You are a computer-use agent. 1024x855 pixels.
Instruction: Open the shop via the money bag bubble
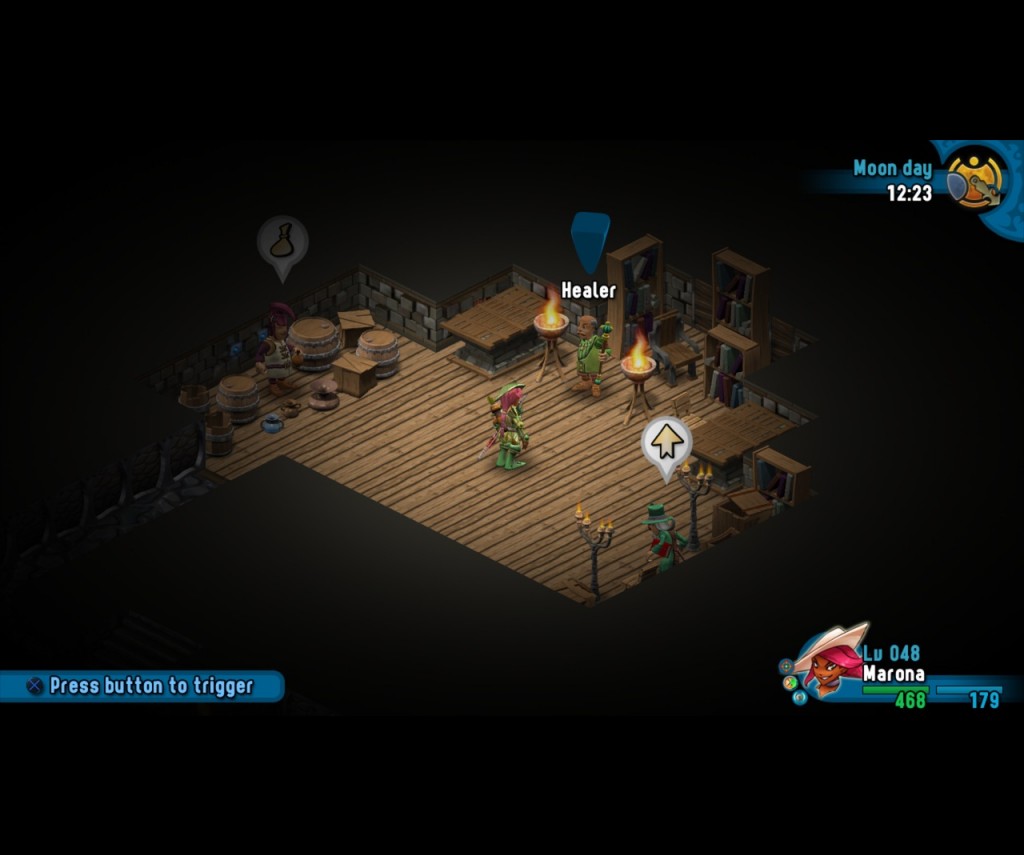point(282,241)
